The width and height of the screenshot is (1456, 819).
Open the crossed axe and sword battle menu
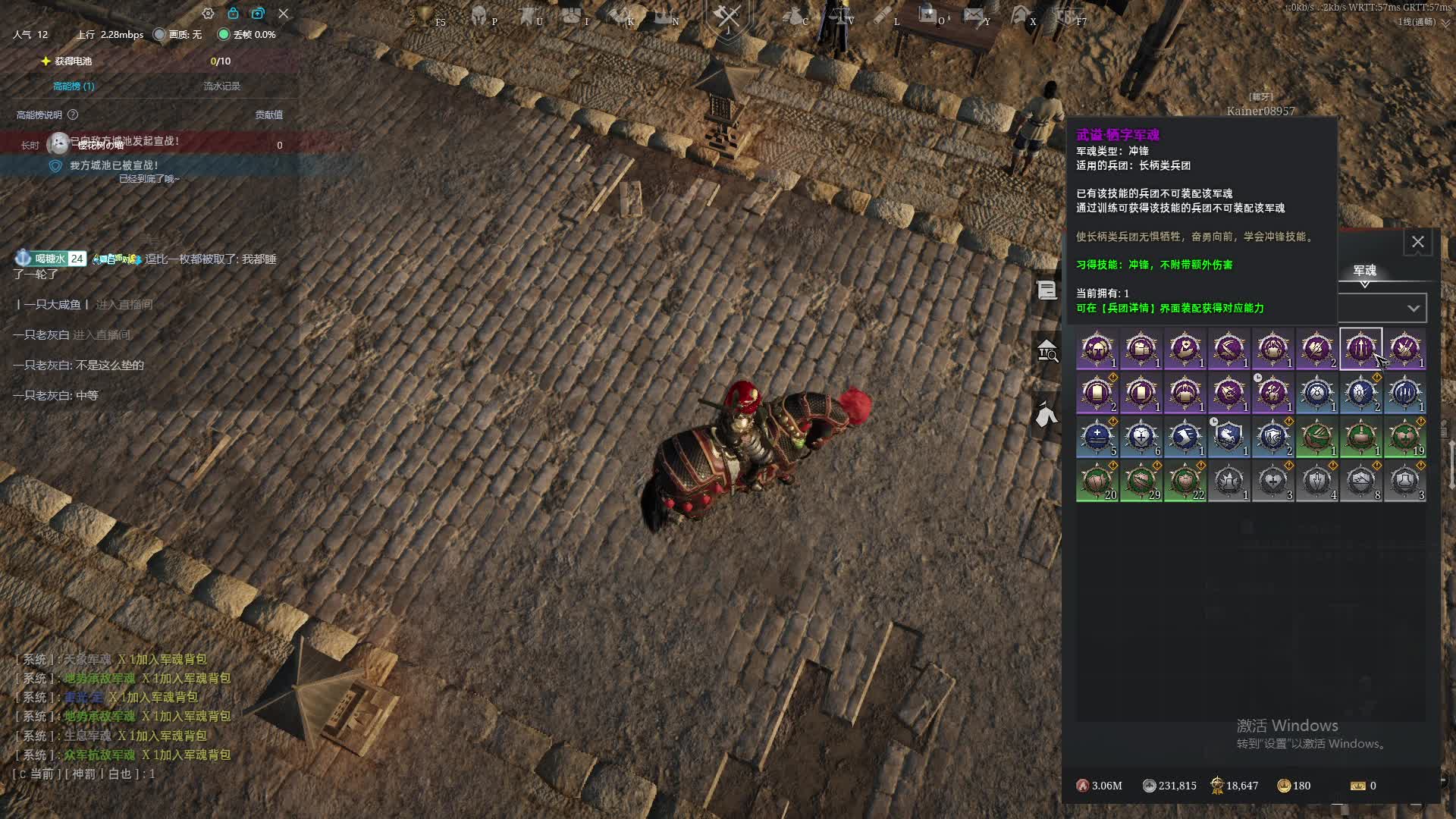[727, 17]
